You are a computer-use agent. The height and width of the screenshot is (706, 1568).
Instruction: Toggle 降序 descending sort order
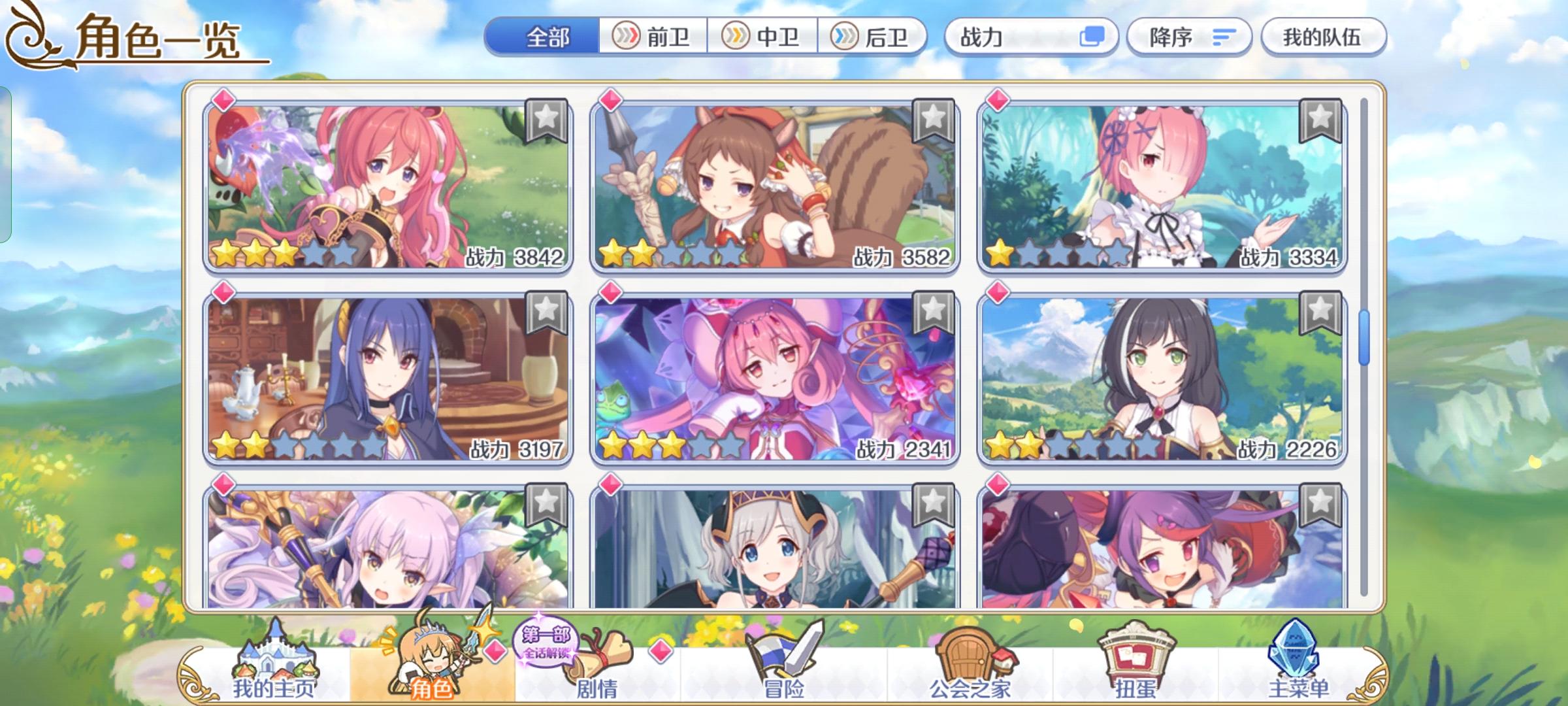click(1190, 37)
